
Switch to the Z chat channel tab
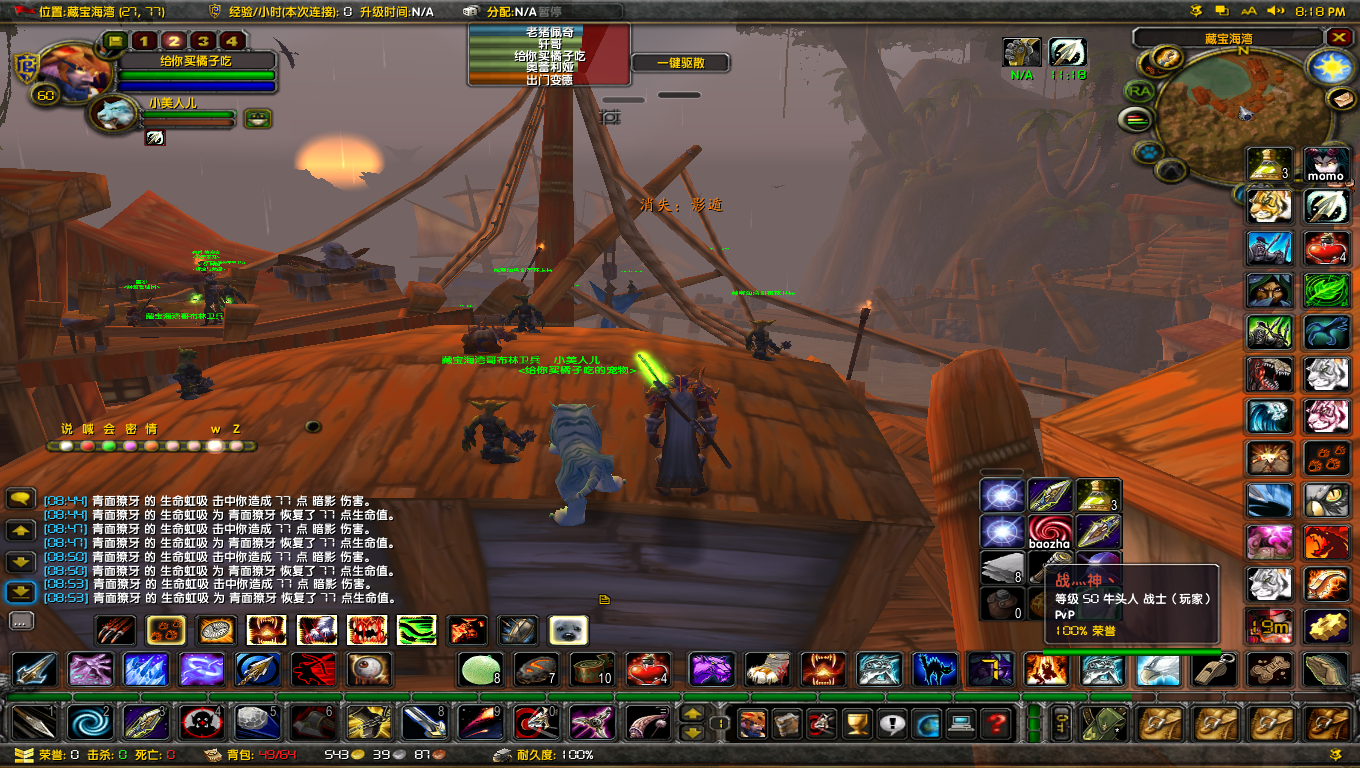(236, 429)
